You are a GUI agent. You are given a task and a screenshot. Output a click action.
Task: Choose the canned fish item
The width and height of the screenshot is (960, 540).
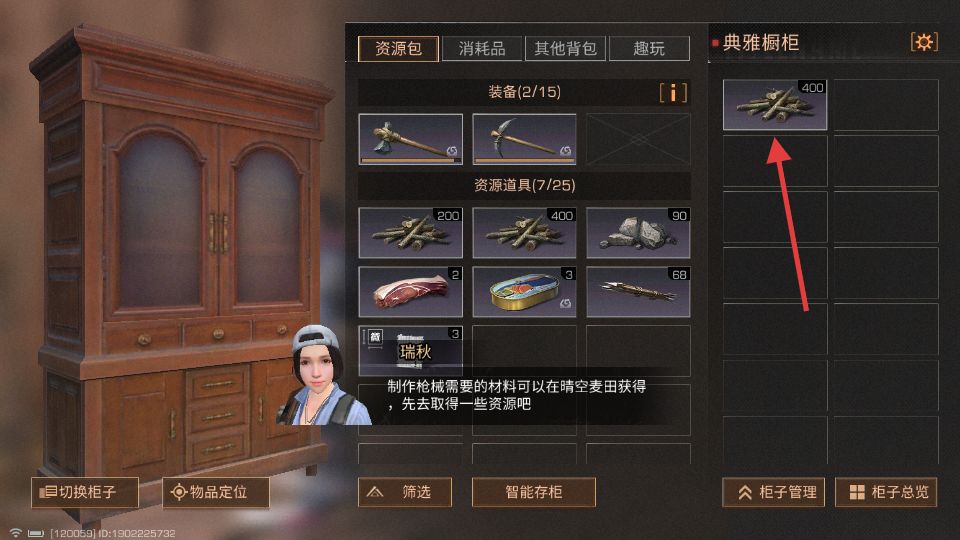click(524, 291)
